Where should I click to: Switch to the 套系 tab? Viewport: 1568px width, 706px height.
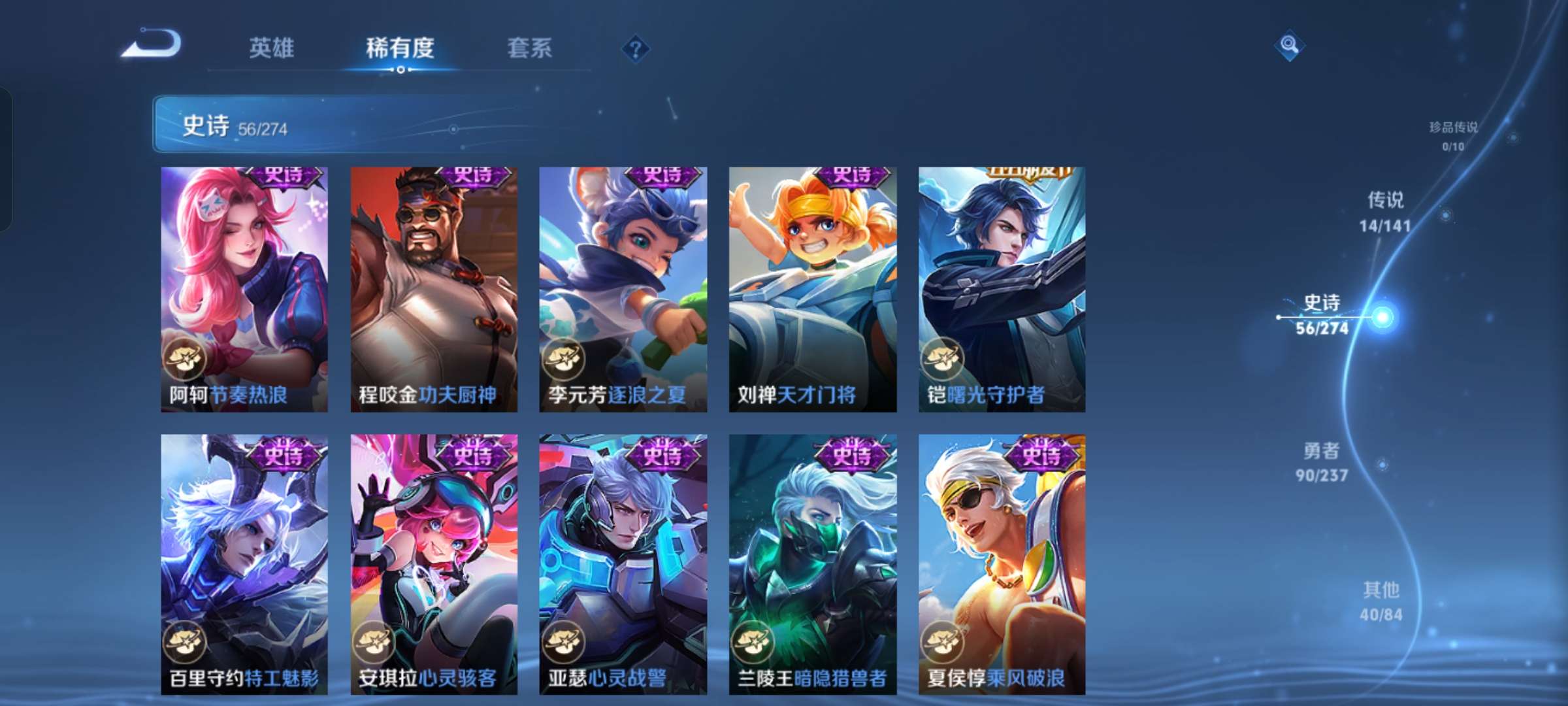pyautogui.click(x=529, y=48)
